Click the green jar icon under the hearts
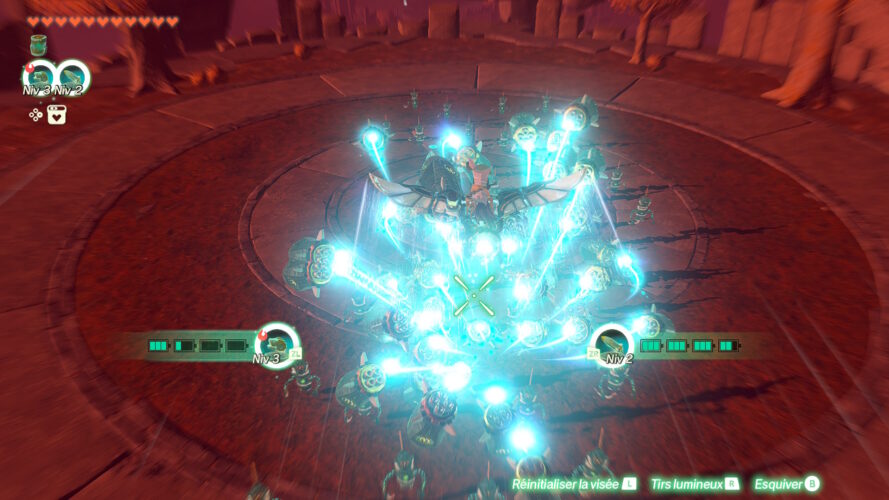Image resolution: width=889 pixels, height=500 pixels. click(39, 45)
